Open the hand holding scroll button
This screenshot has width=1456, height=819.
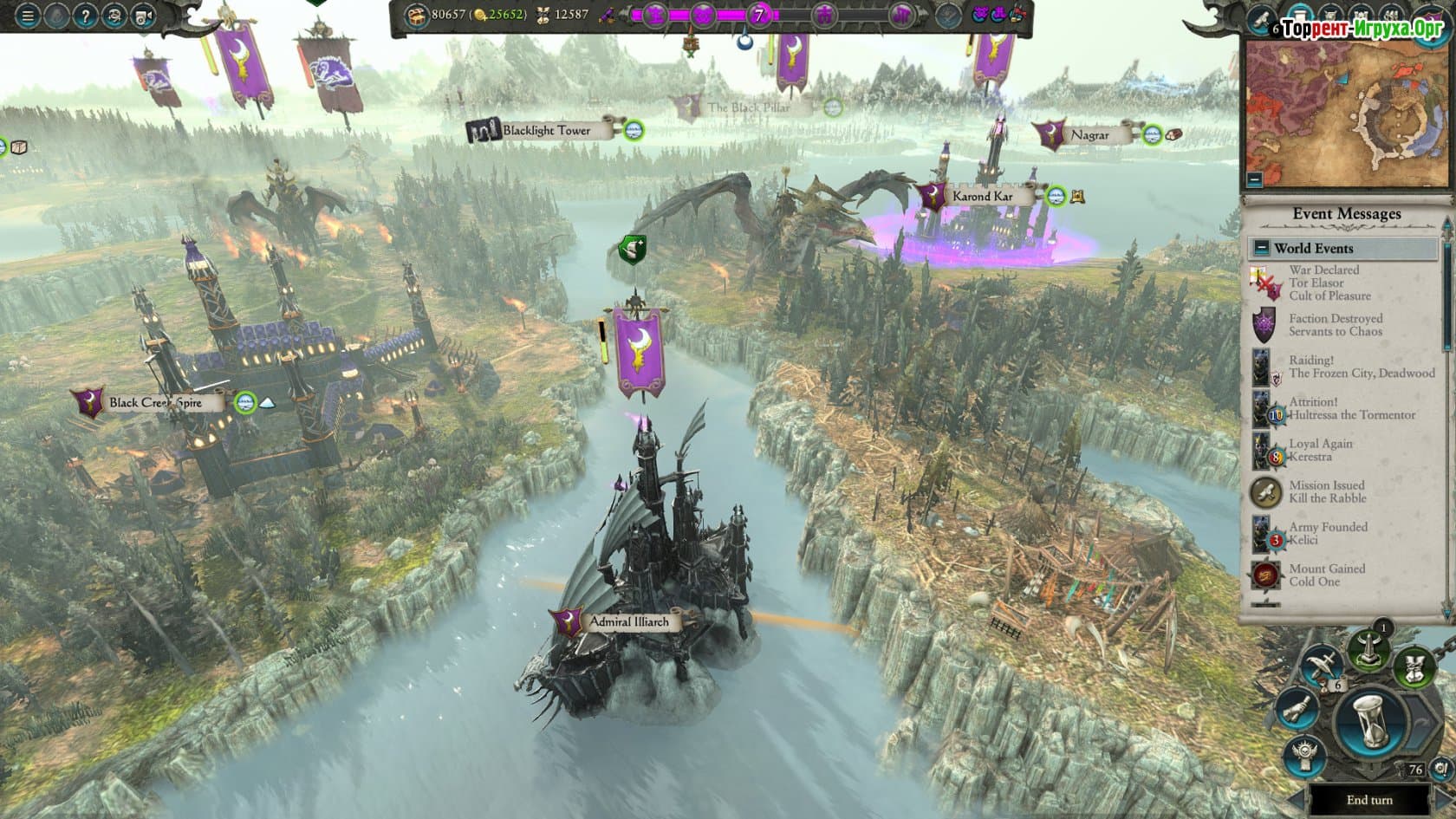pos(1295,710)
